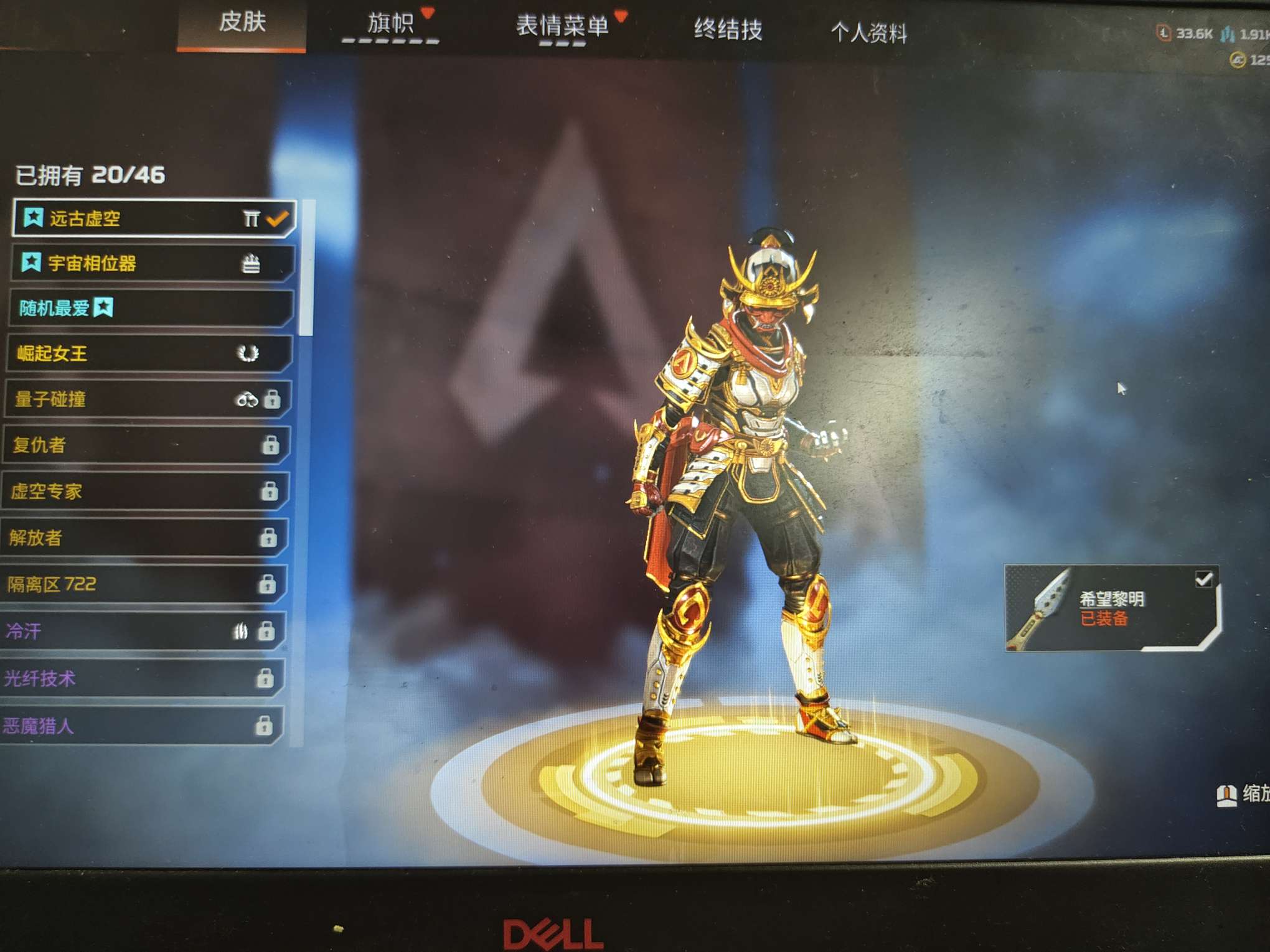
Task: Click the lock icon on 复仇者 skin
Action: (272, 446)
